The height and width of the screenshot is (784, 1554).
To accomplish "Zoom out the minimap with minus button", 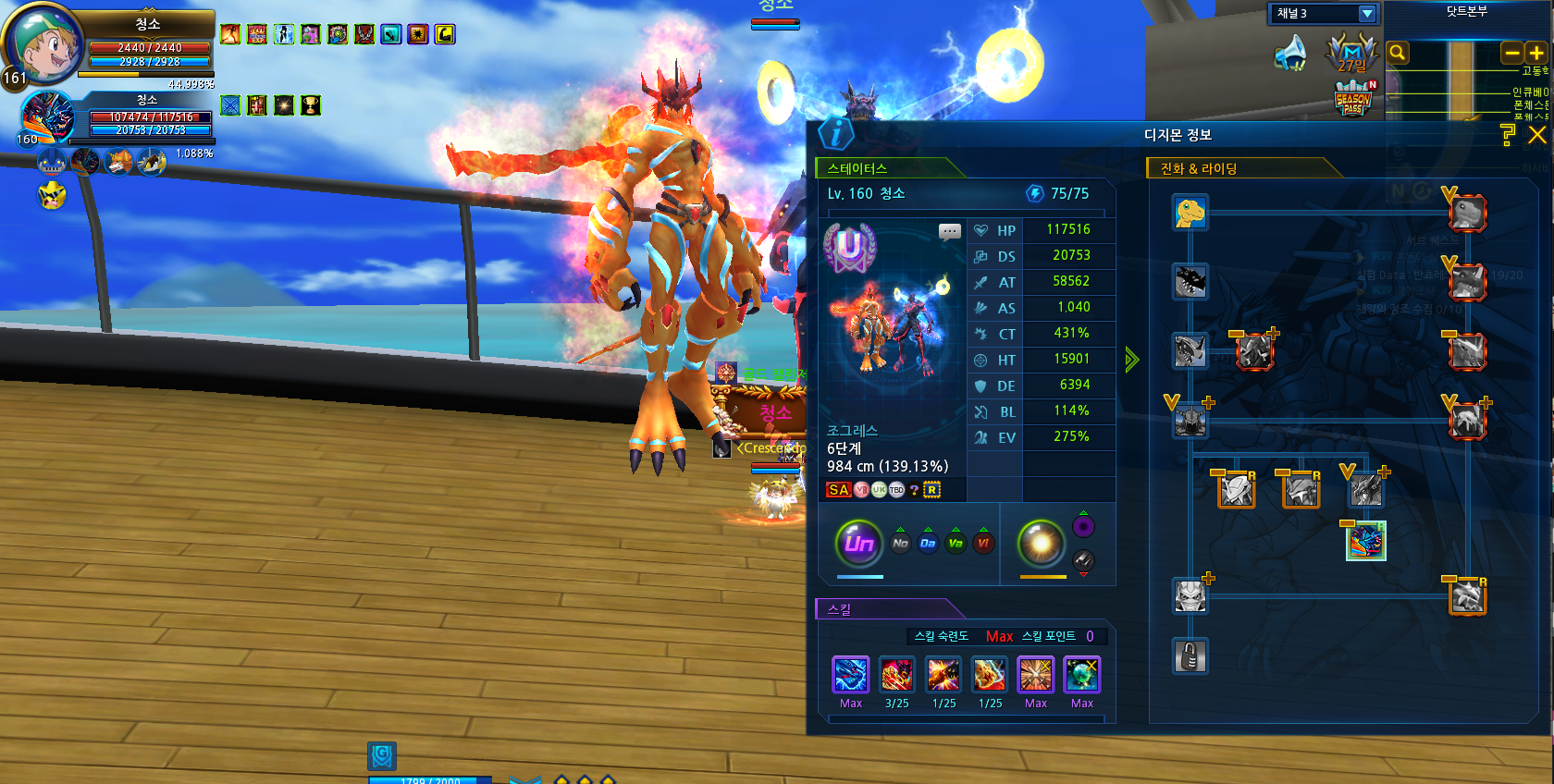I will click(x=1512, y=54).
